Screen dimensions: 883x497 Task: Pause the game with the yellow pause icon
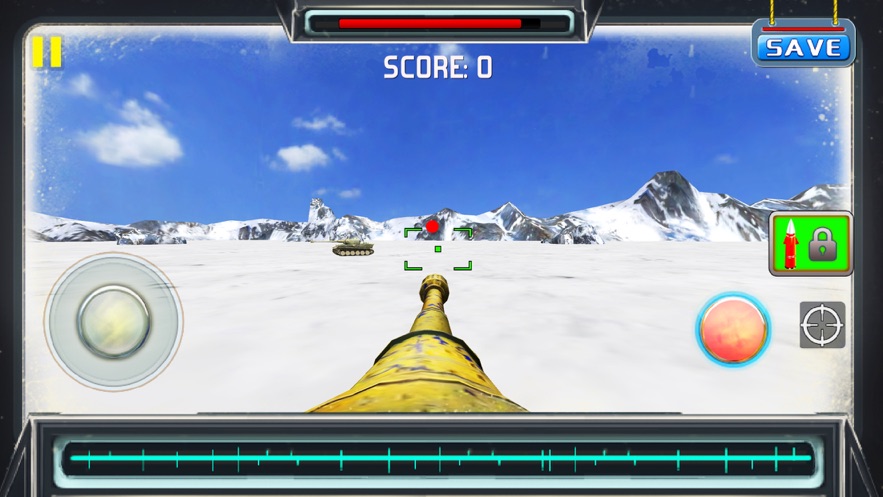pyautogui.click(x=46, y=52)
